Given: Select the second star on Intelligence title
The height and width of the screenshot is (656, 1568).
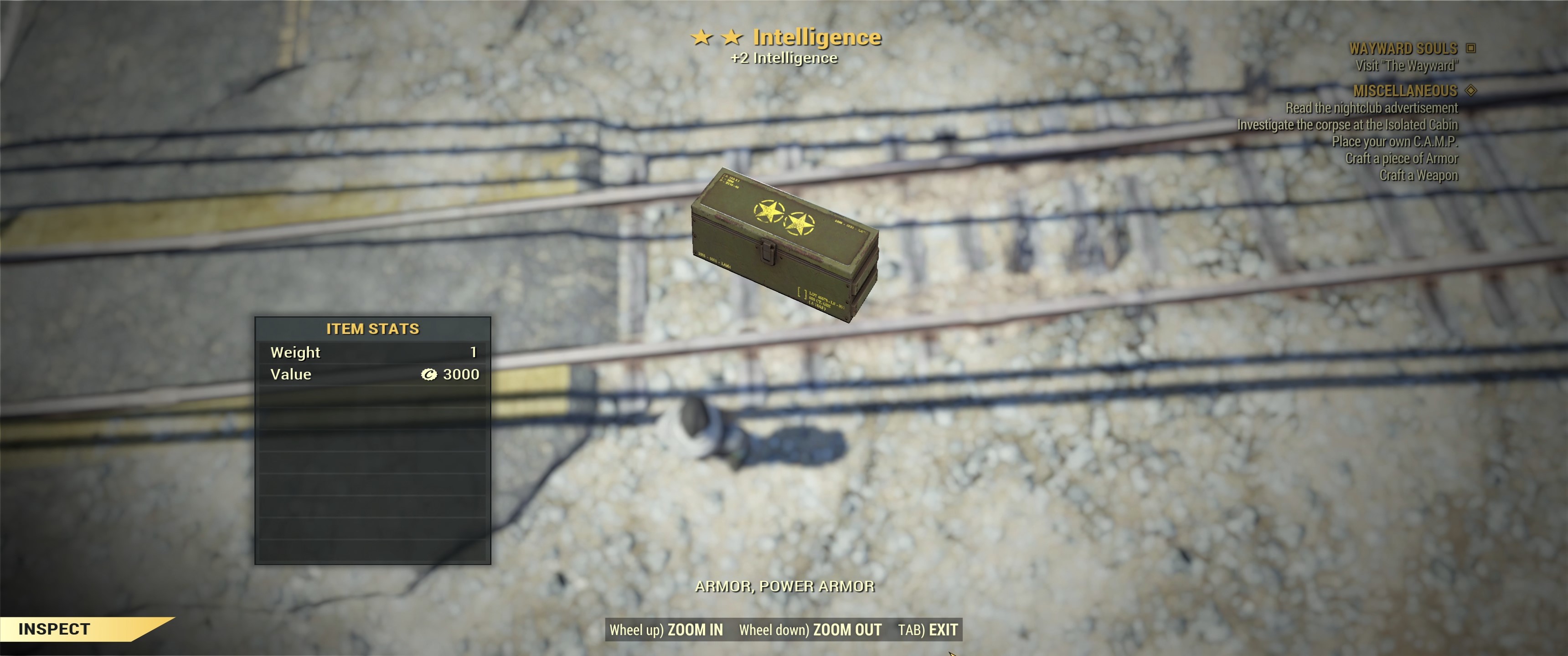Looking at the screenshot, I should point(732,36).
